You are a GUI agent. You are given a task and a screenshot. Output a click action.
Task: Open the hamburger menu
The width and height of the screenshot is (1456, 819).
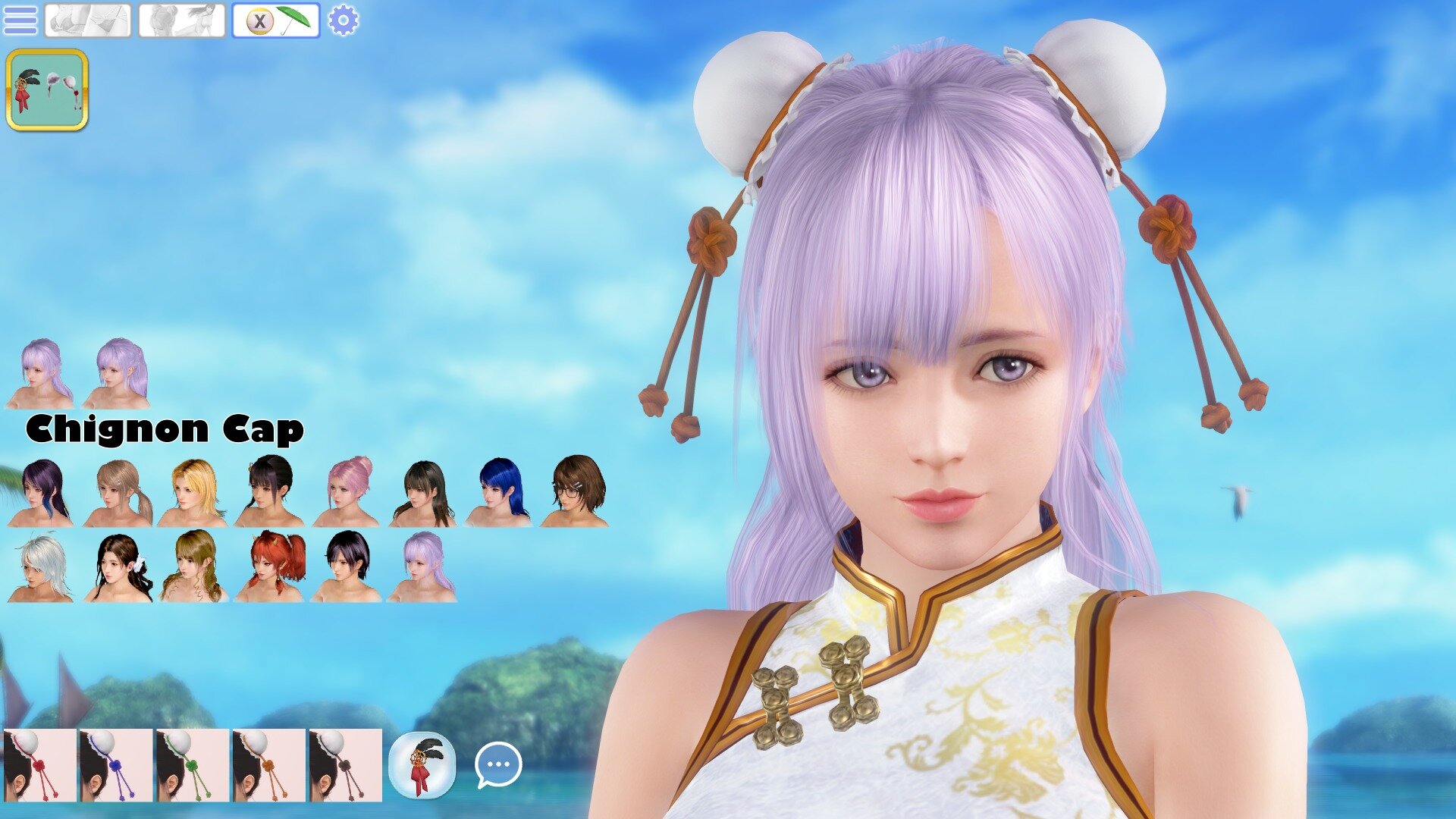pyautogui.click(x=20, y=20)
